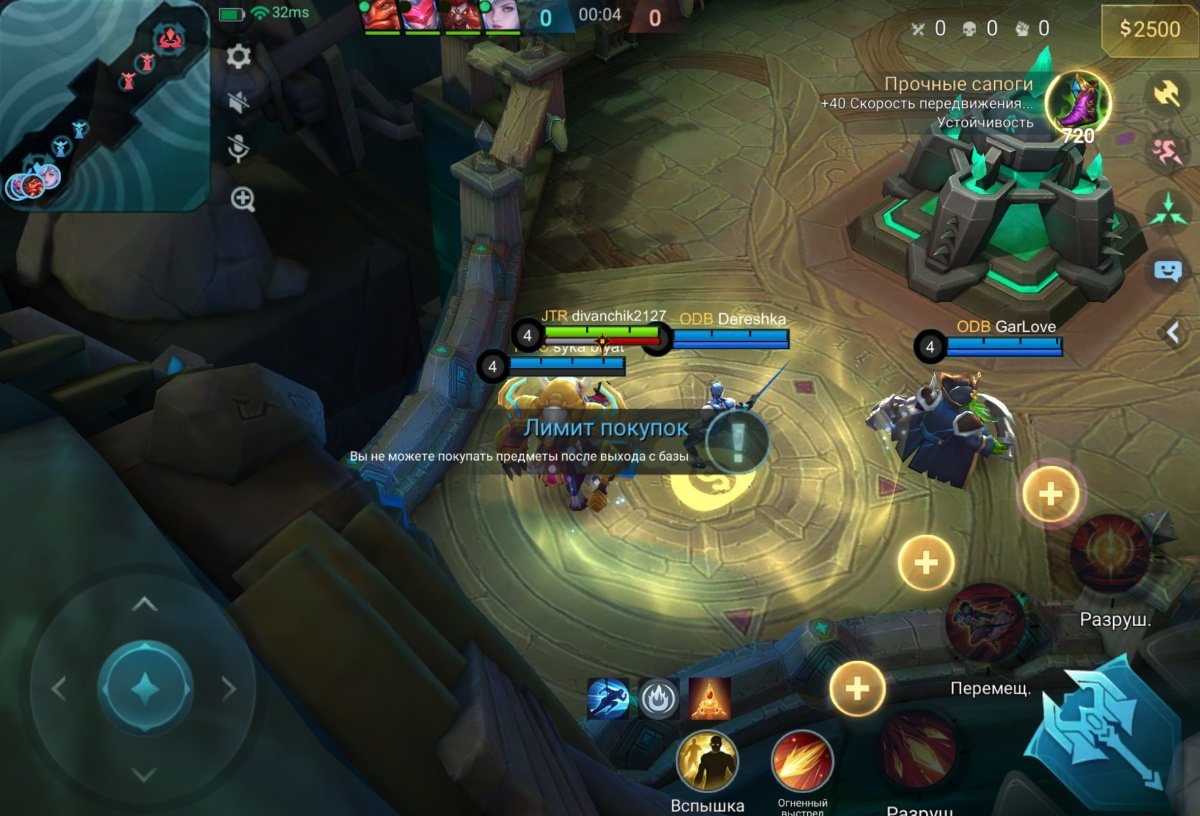The width and height of the screenshot is (1200, 816).
Task: Send the running-figure retreat signal
Action: (1167, 152)
